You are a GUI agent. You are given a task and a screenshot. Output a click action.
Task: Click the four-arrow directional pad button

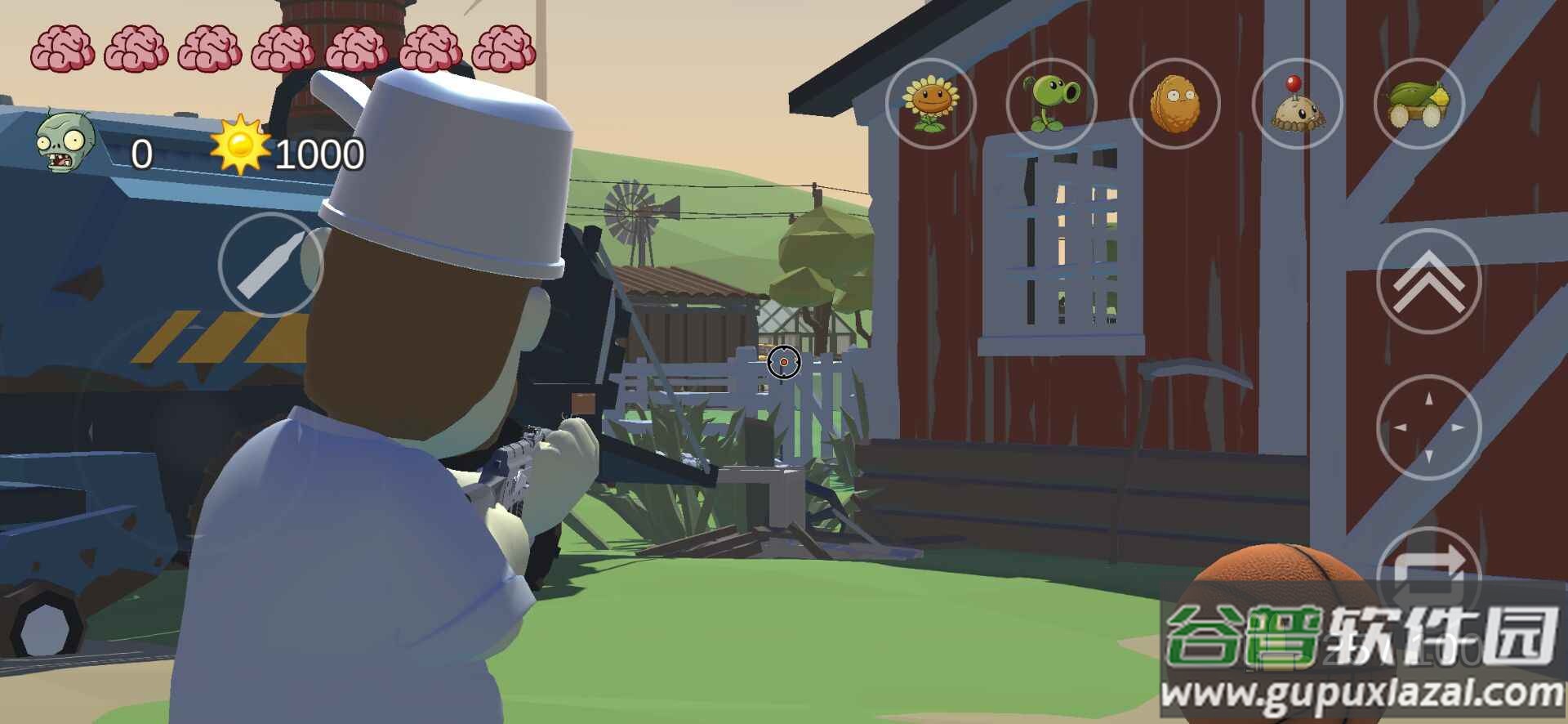[1428, 427]
